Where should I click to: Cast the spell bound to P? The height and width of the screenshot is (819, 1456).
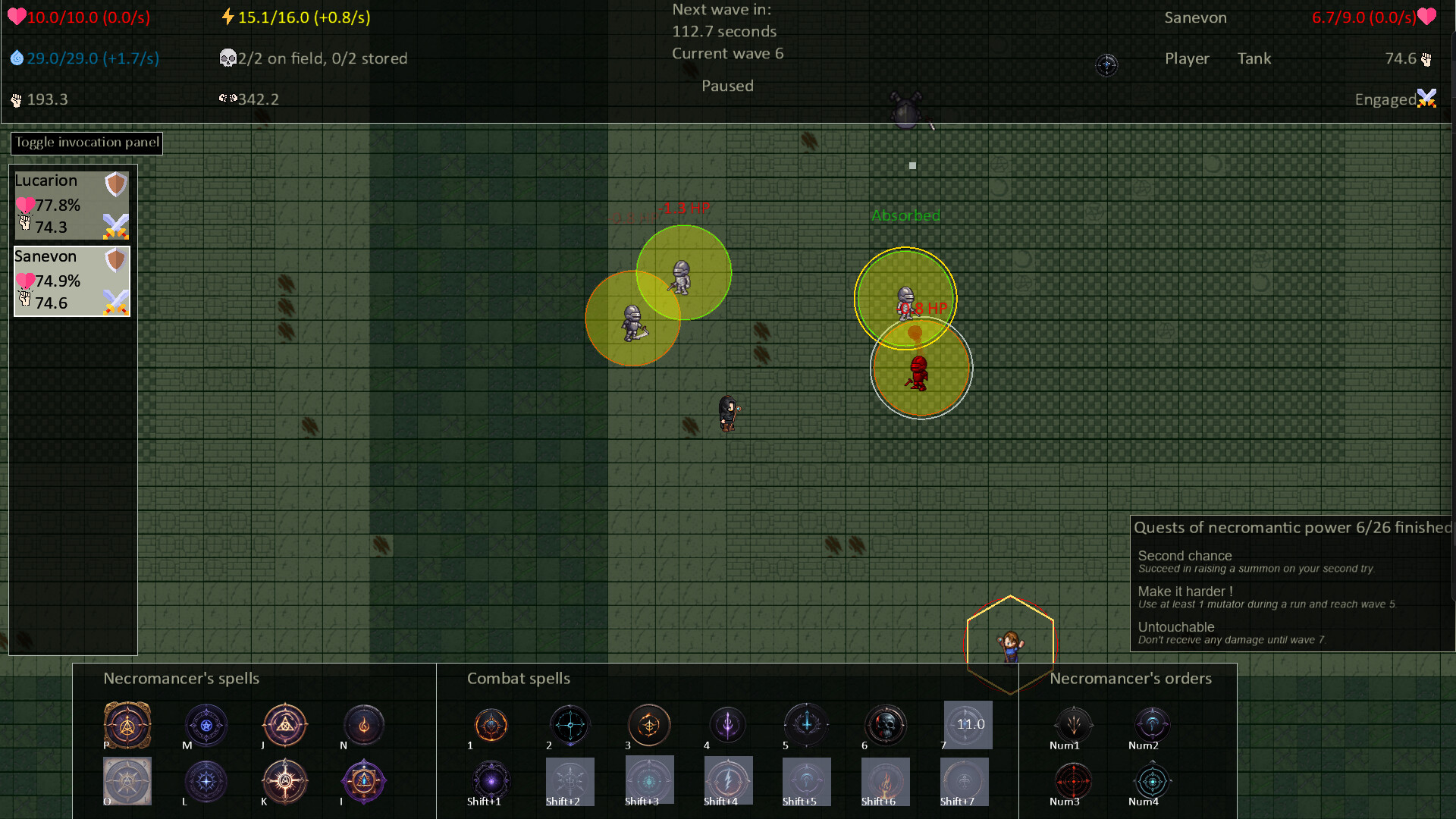(x=127, y=724)
